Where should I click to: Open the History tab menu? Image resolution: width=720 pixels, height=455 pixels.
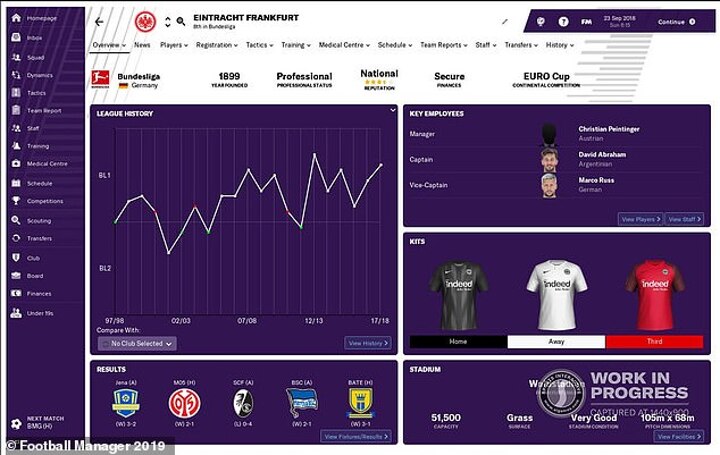pyautogui.click(x=559, y=45)
